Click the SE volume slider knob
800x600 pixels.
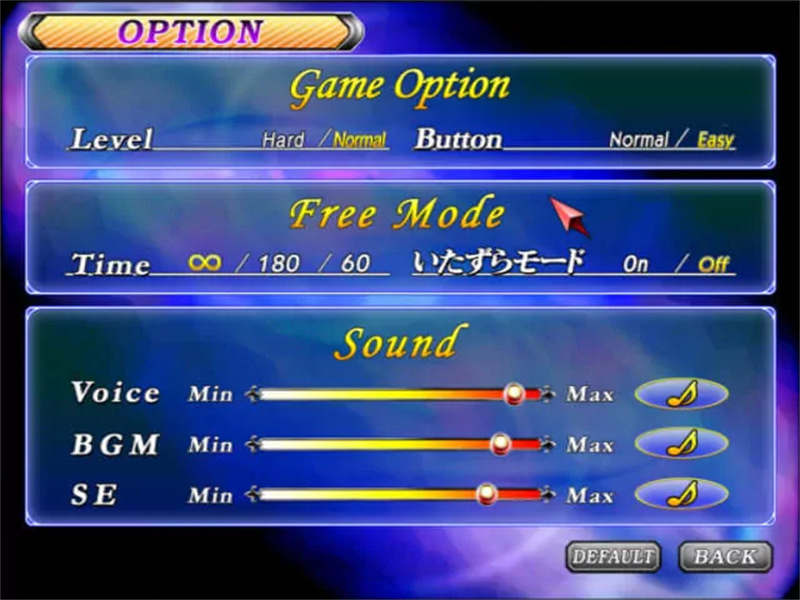487,493
